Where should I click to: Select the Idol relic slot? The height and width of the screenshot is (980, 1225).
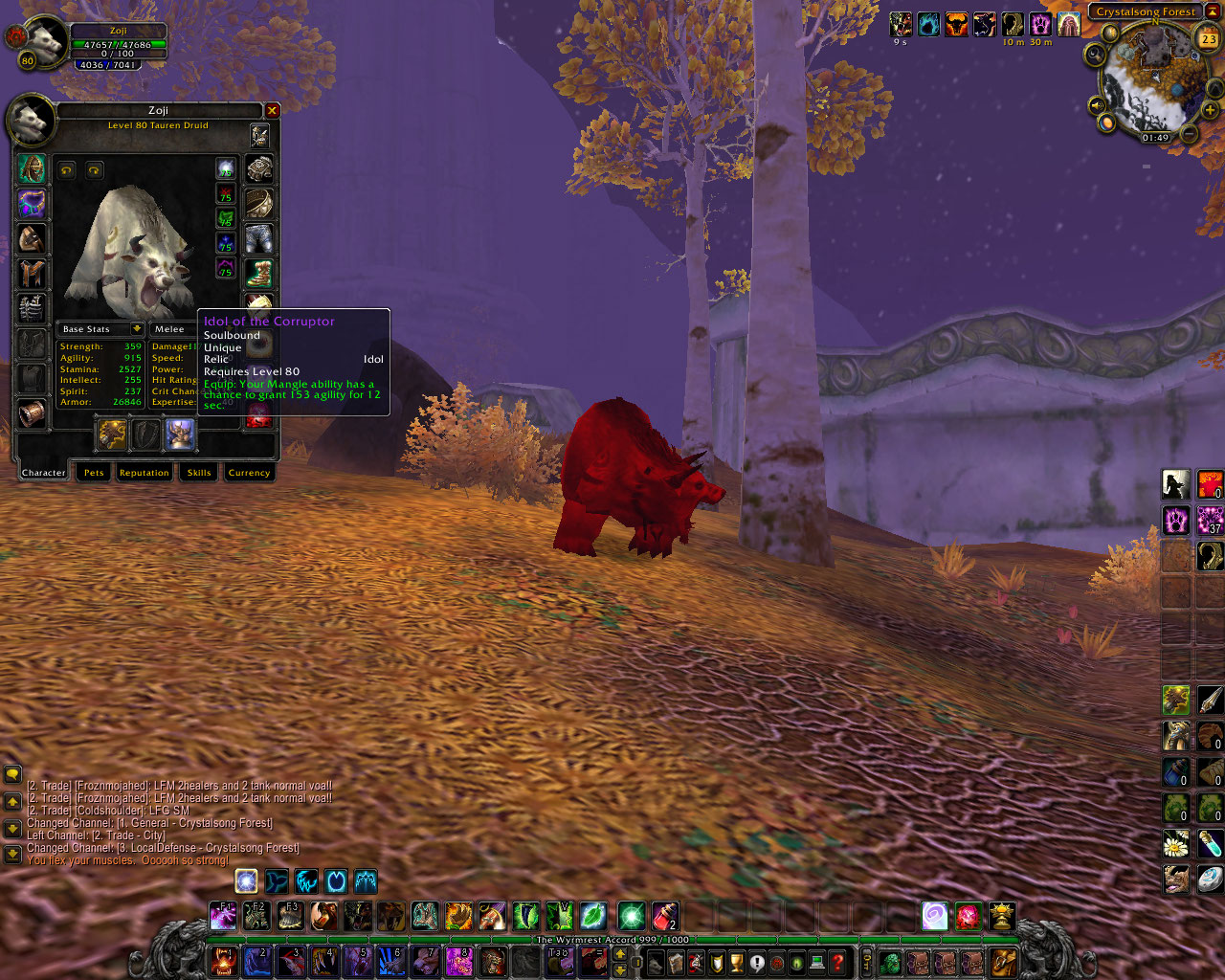pos(179,434)
